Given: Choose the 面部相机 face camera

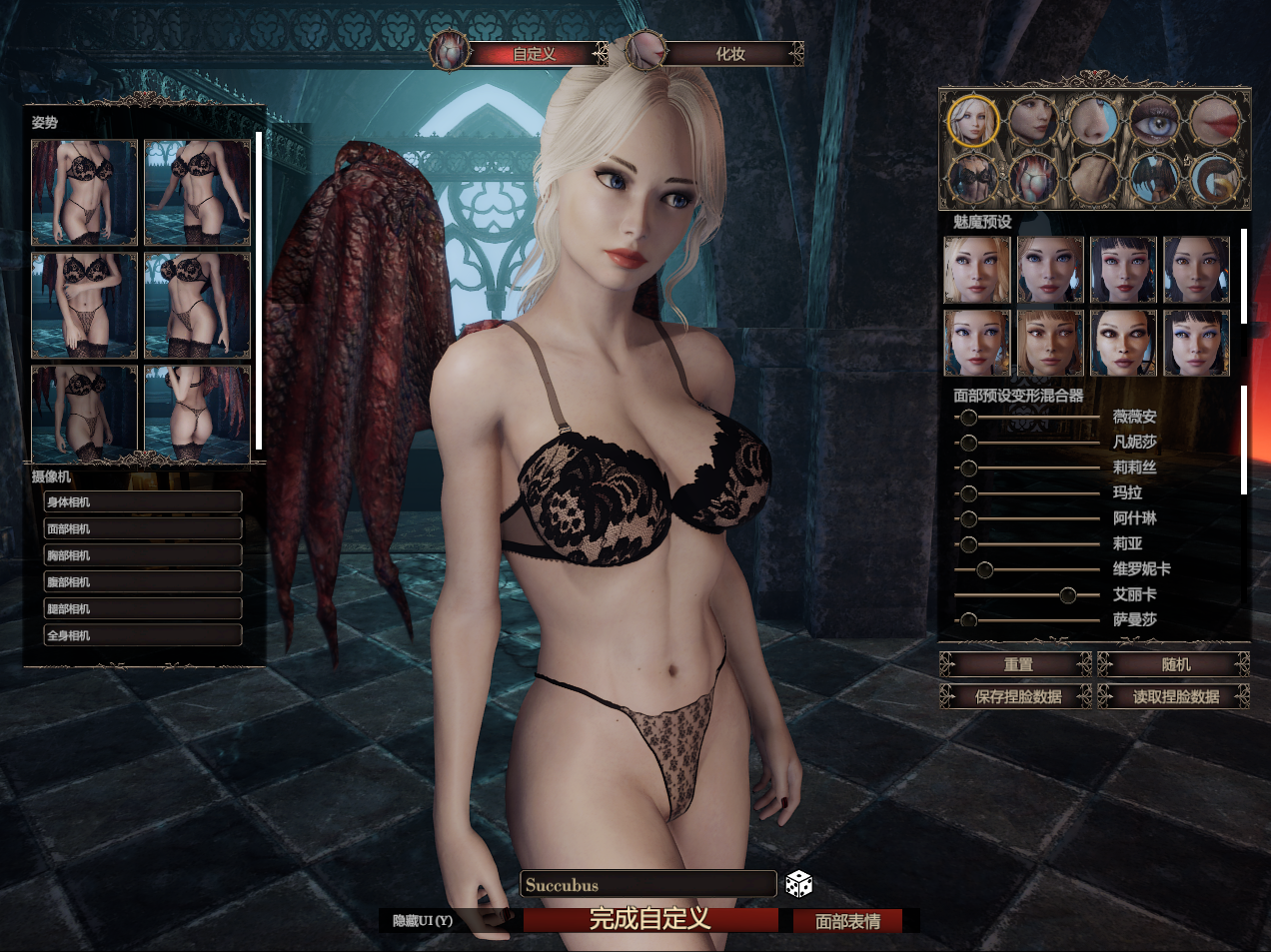Looking at the screenshot, I should point(143,528).
